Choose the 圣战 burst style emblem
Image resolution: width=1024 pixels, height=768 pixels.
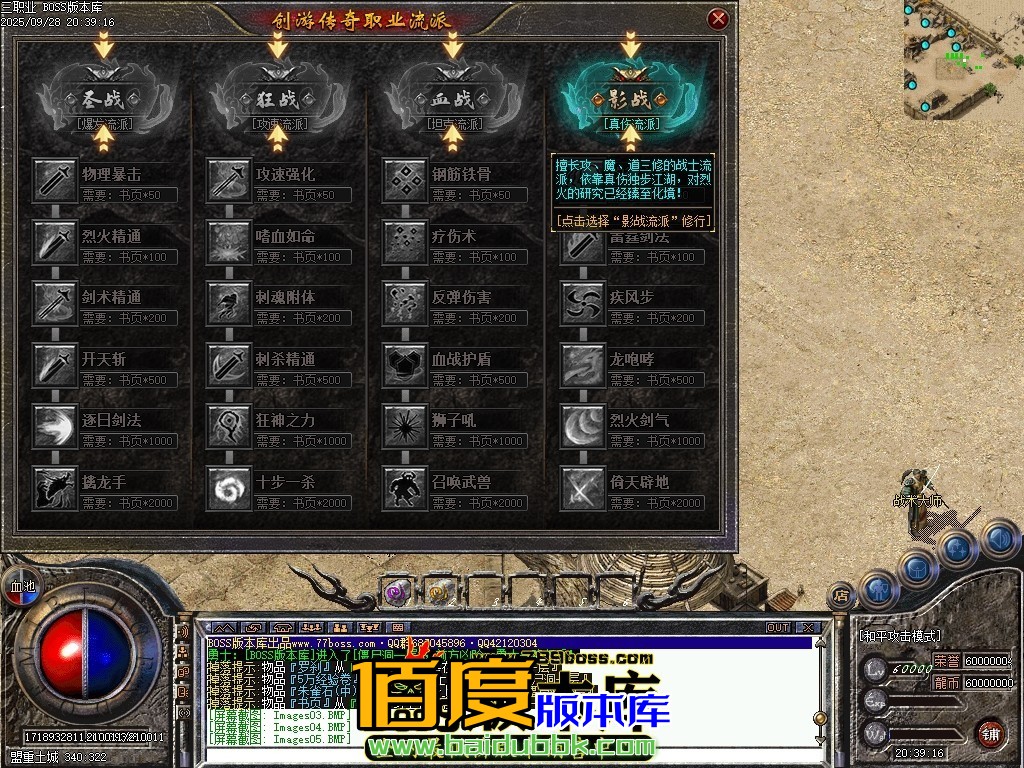(x=101, y=99)
